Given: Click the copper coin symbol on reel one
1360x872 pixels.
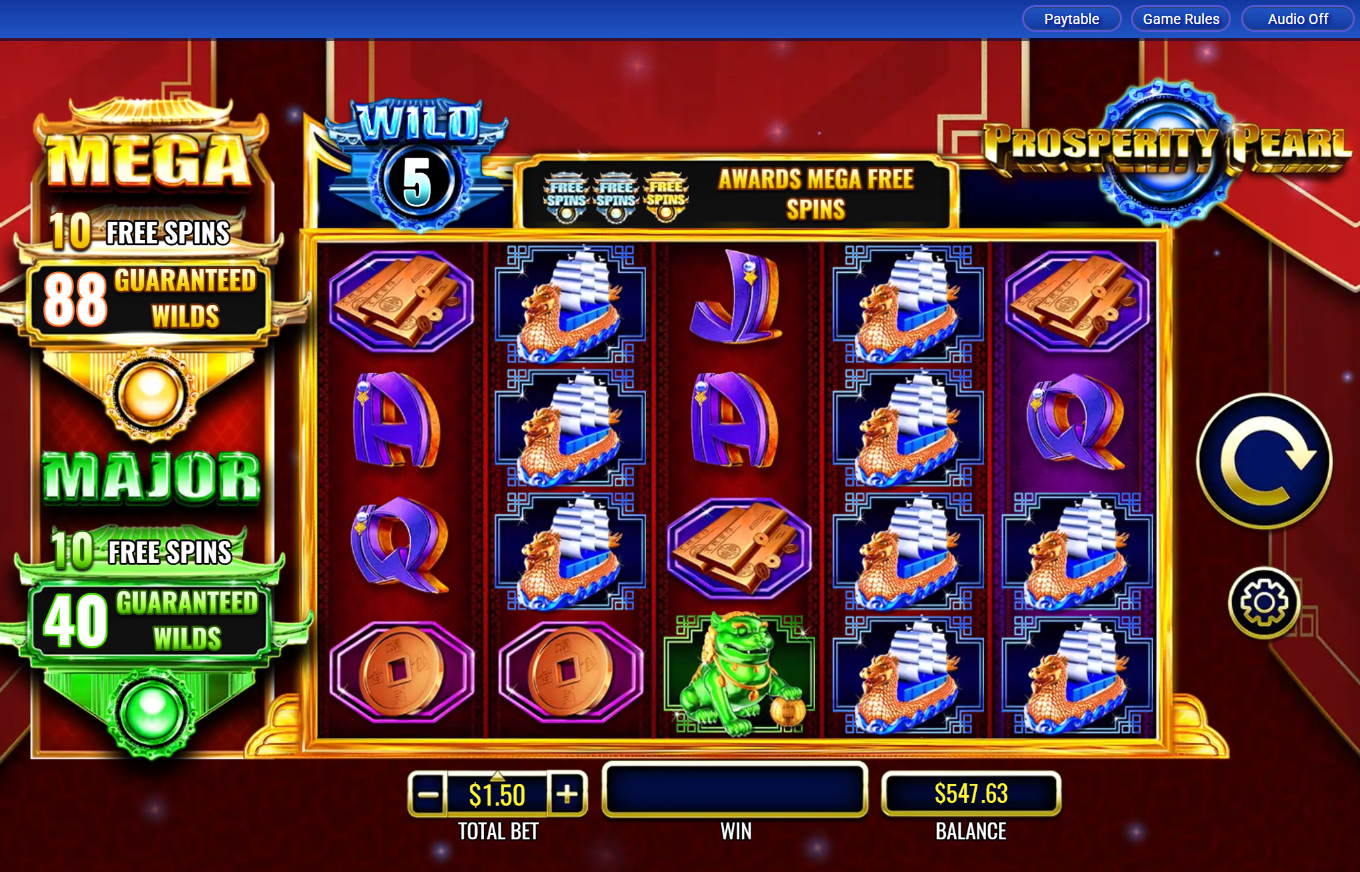Looking at the screenshot, I should [x=403, y=672].
